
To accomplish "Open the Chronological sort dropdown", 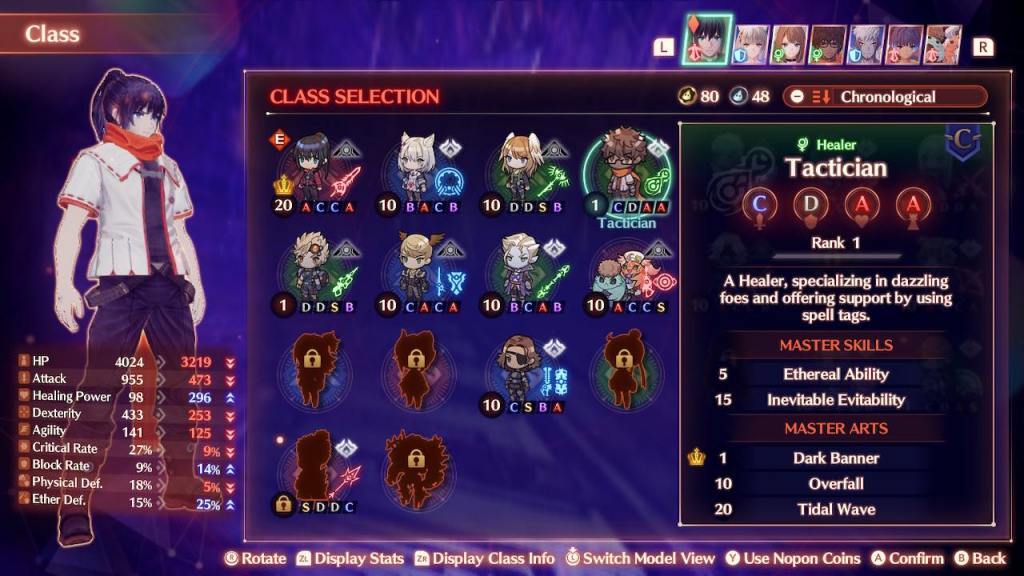I will point(884,97).
